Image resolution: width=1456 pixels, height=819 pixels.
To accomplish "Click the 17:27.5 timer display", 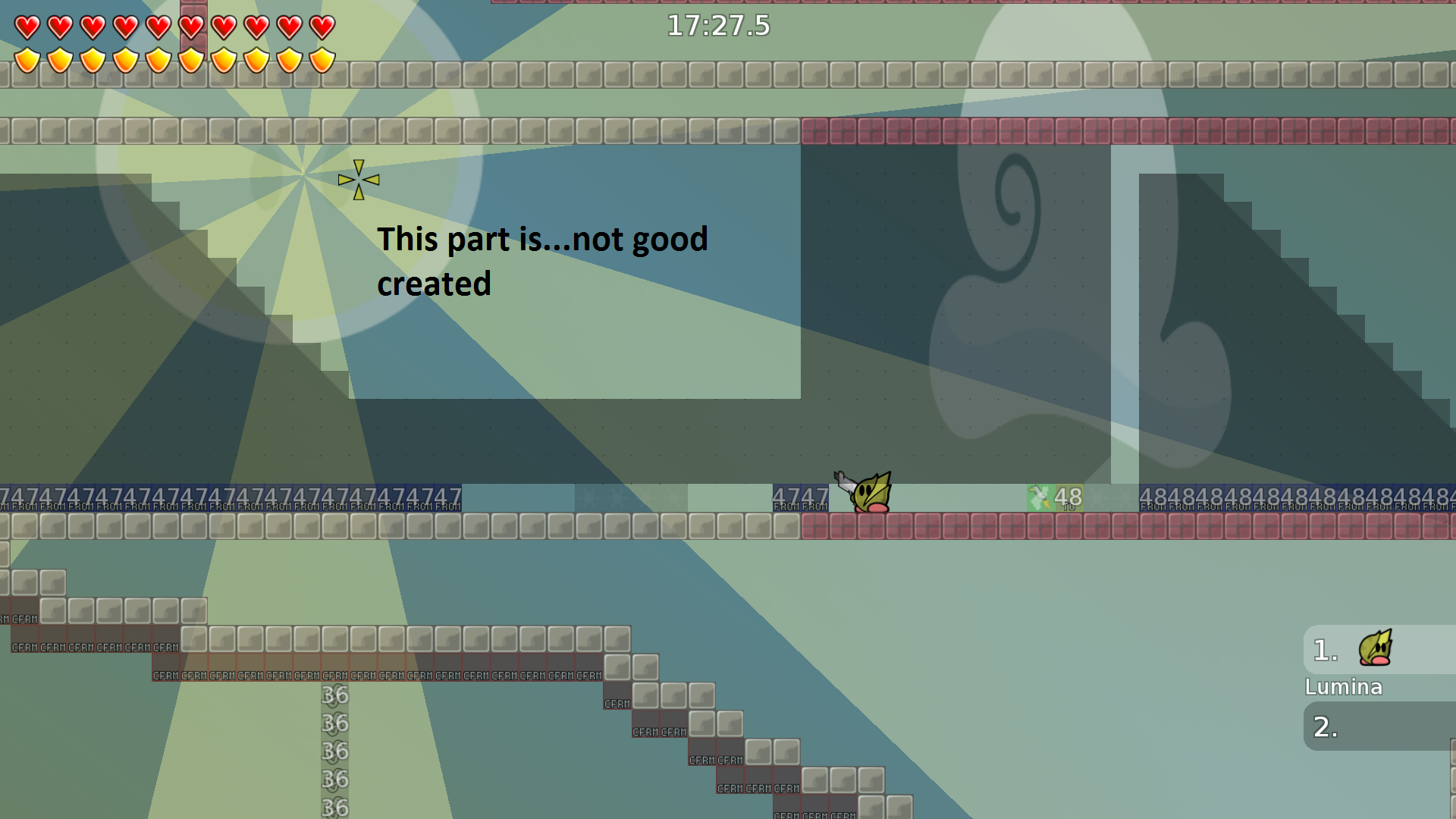I will (717, 26).
